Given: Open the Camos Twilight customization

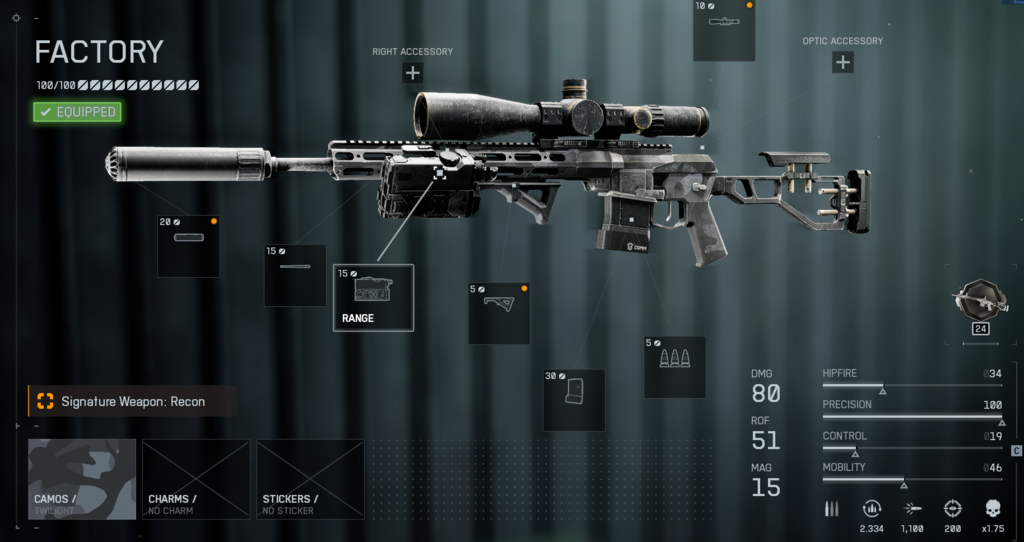Looking at the screenshot, I should (x=82, y=479).
